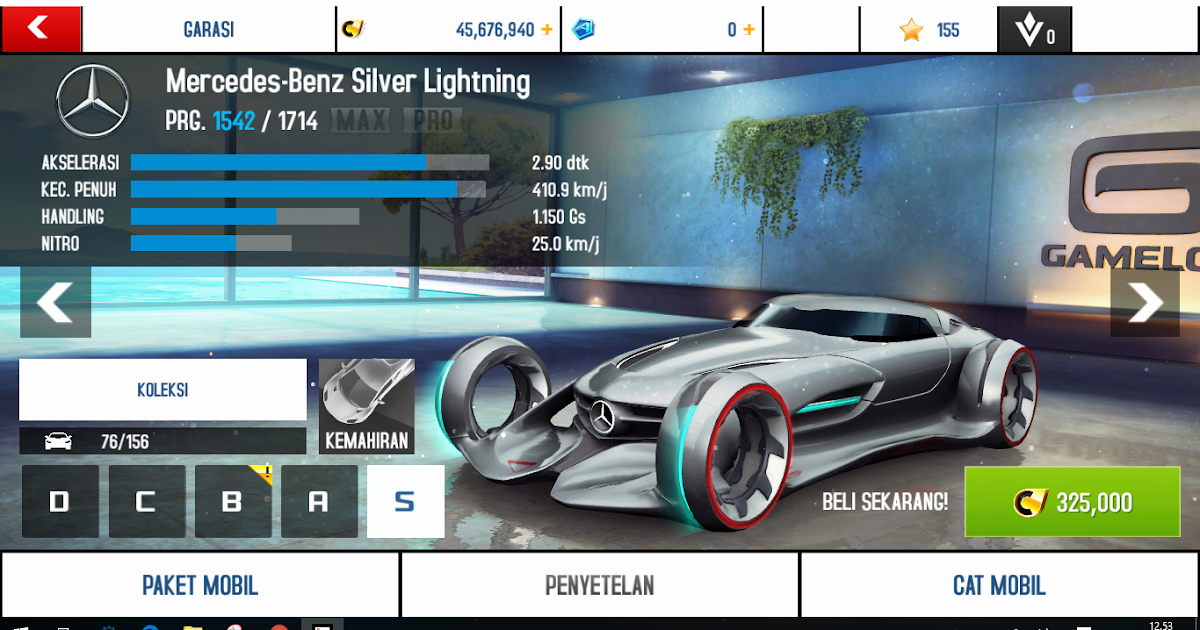Open the Paket Mobil menu
The image size is (1200, 630).
(x=200, y=585)
